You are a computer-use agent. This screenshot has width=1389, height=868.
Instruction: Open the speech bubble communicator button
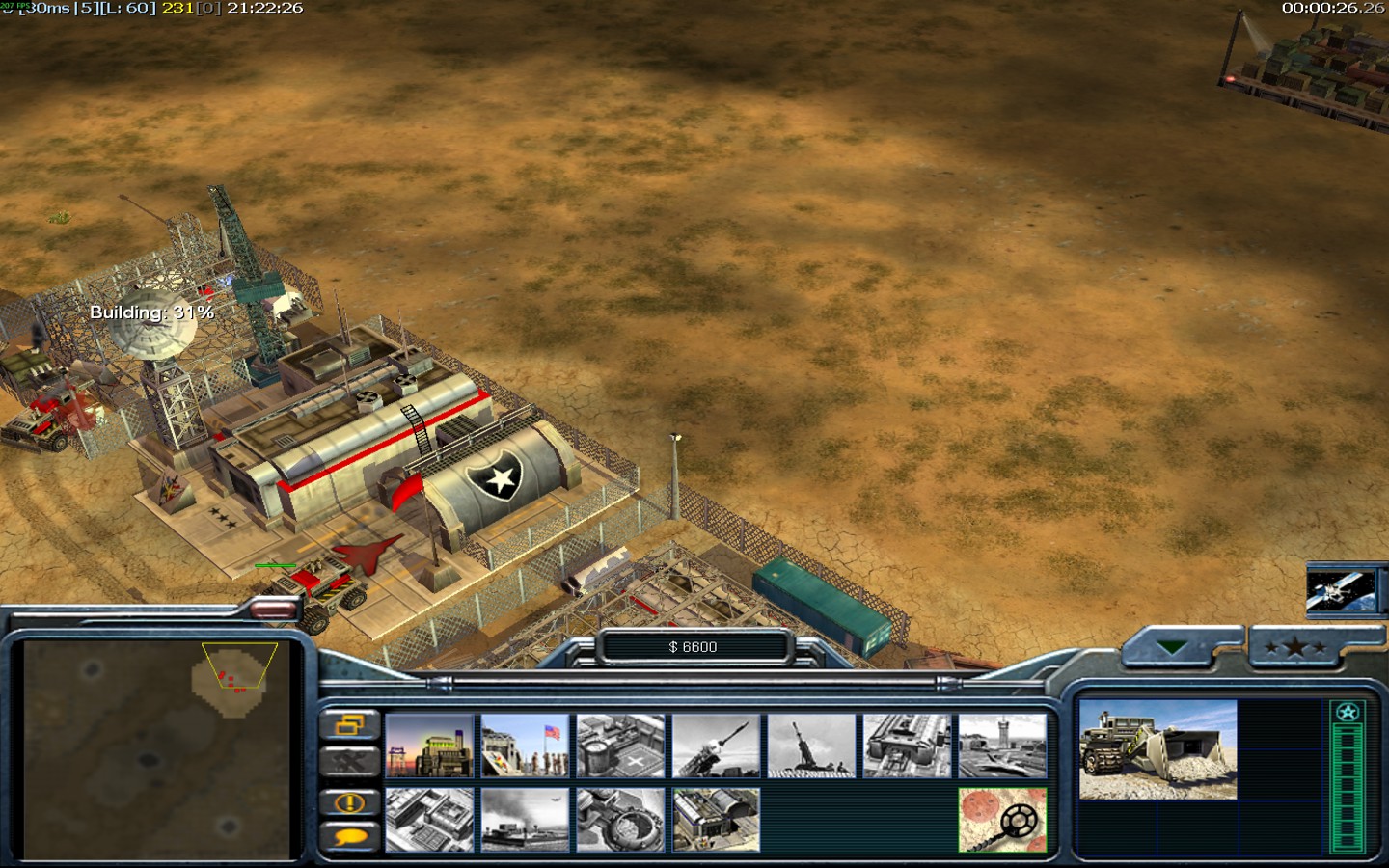pos(349,837)
